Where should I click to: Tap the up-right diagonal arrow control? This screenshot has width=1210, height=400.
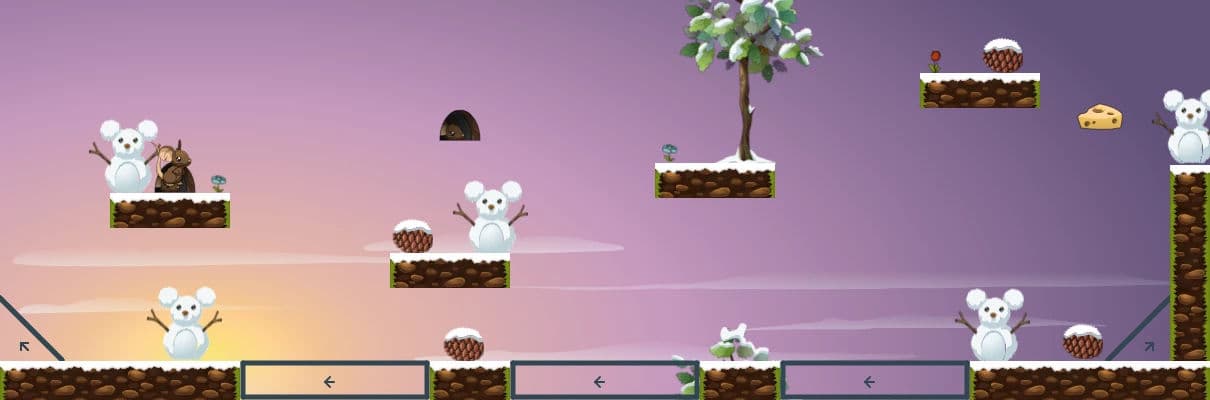coord(1149,347)
